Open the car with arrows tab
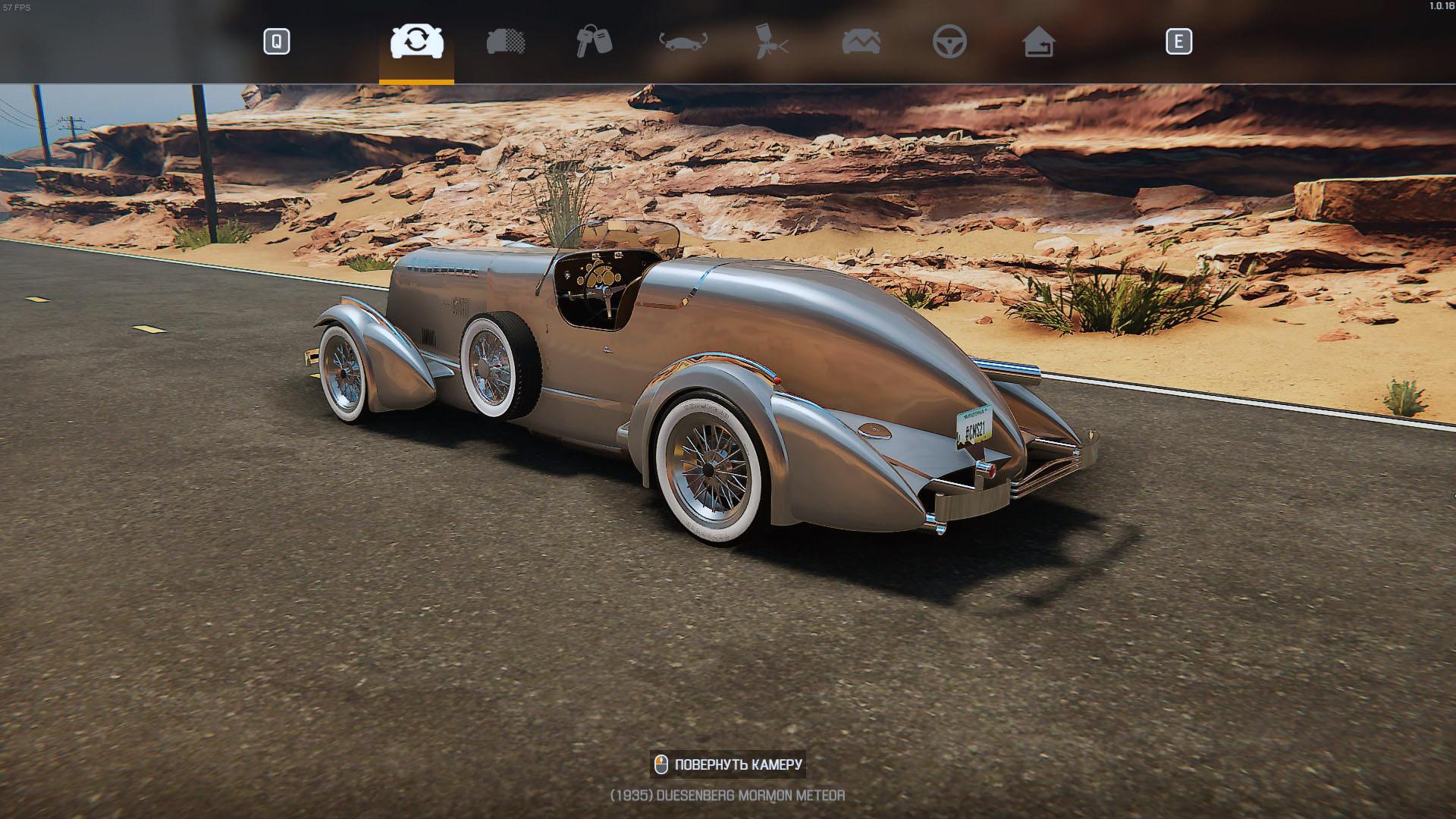 coord(682,42)
